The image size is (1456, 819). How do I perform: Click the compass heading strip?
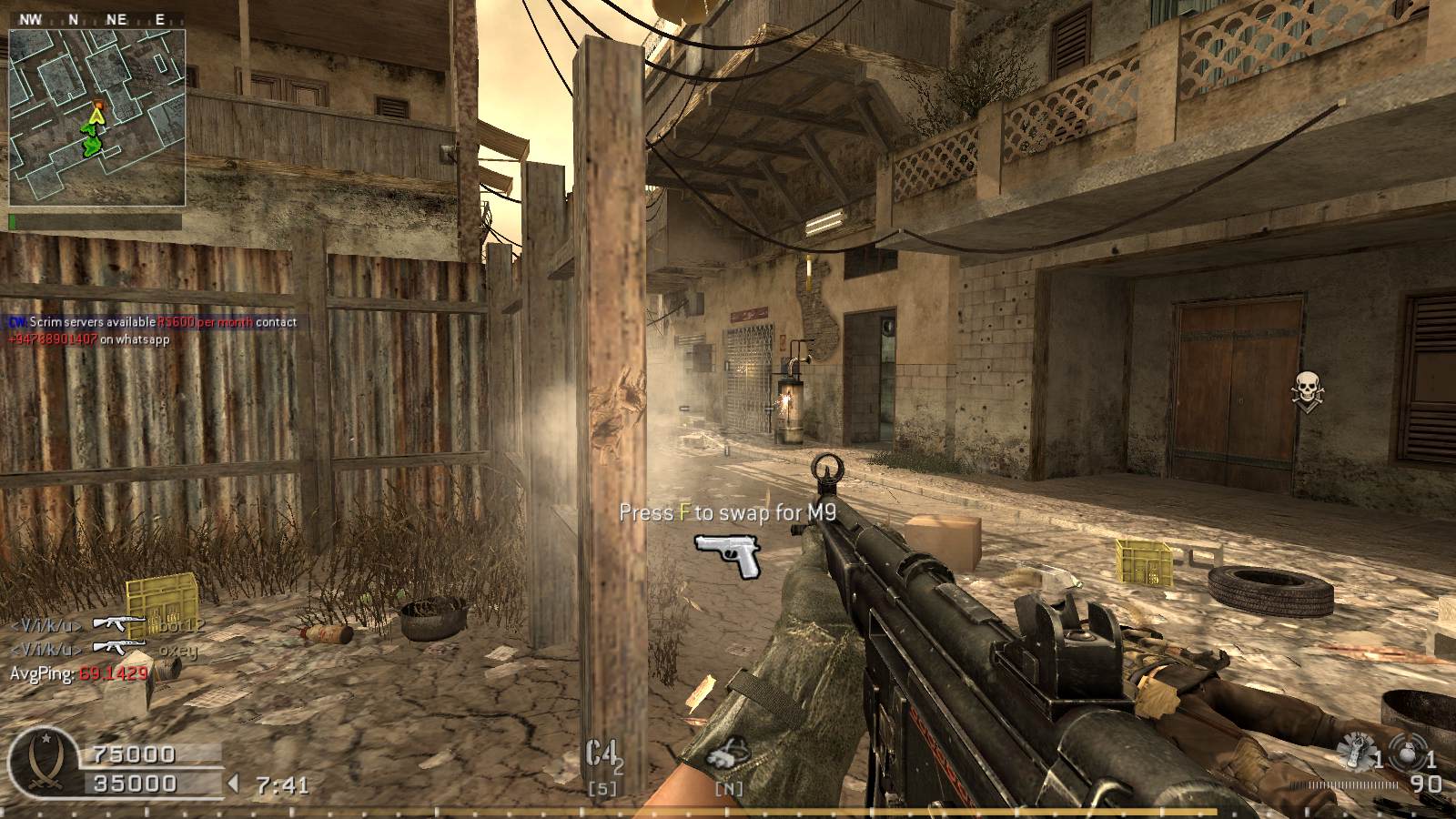(x=91, y=18)
